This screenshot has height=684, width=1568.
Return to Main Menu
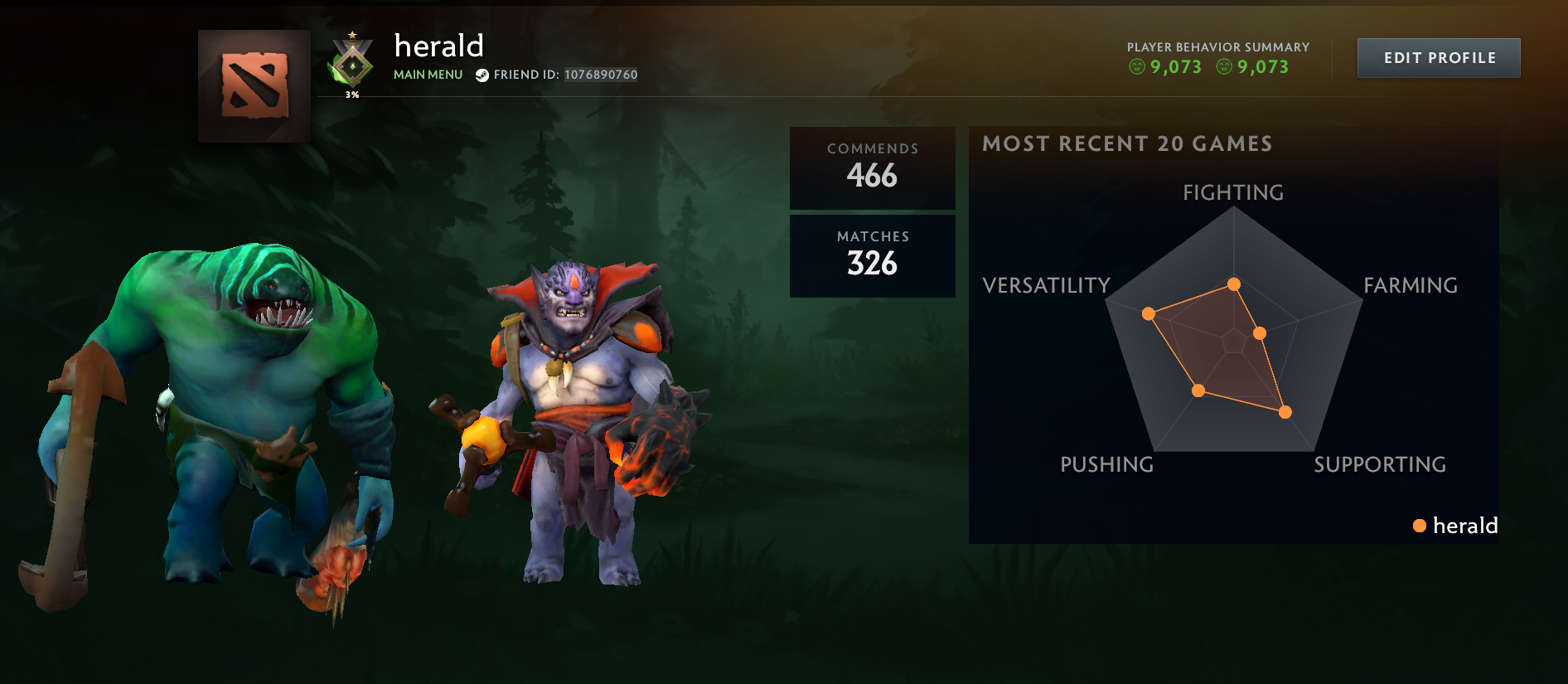pyautogui.click(x=428, y=74)
